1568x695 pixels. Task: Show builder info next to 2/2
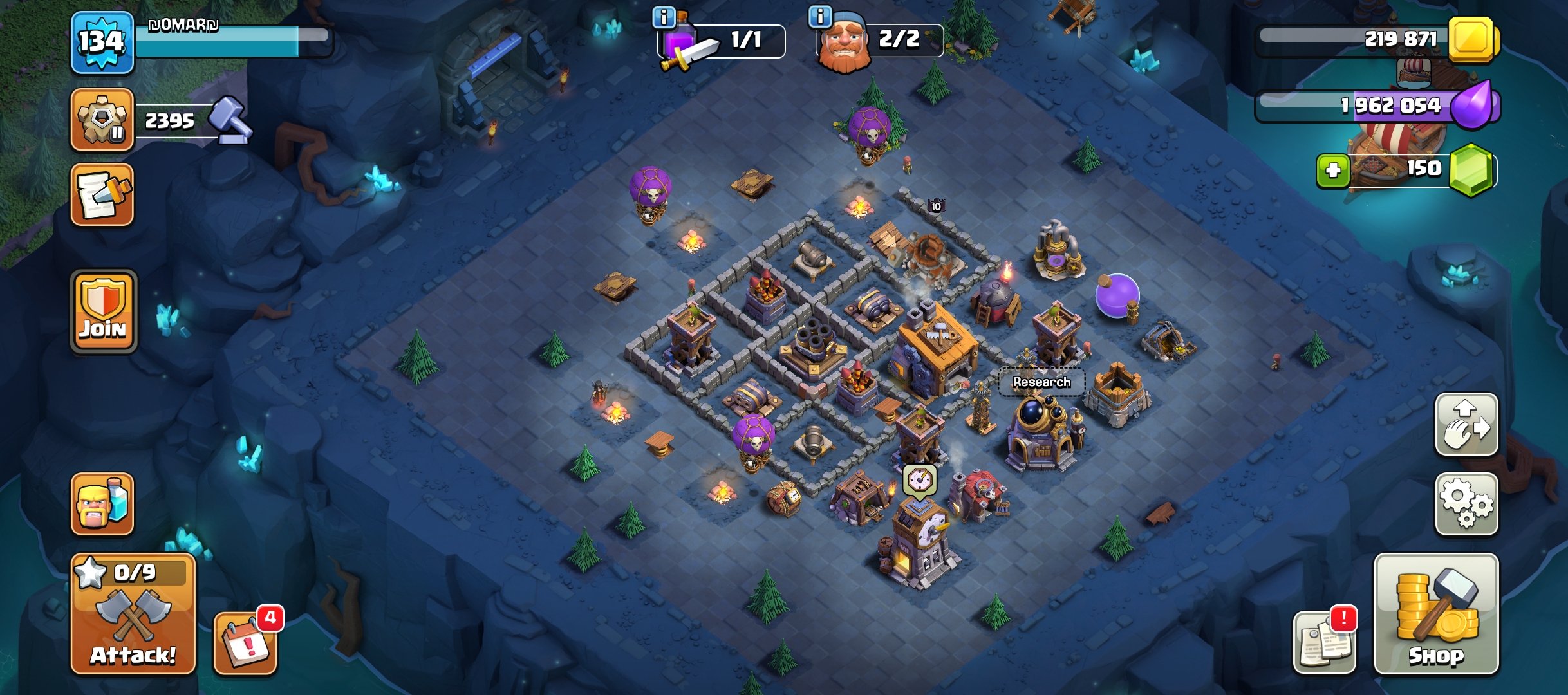[820, 16]
